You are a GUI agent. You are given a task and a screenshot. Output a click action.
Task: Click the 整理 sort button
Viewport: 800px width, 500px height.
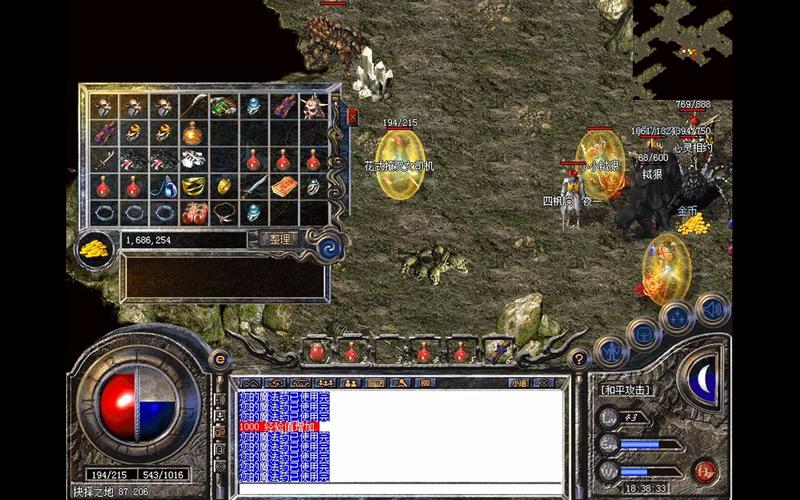click(279, 239)
